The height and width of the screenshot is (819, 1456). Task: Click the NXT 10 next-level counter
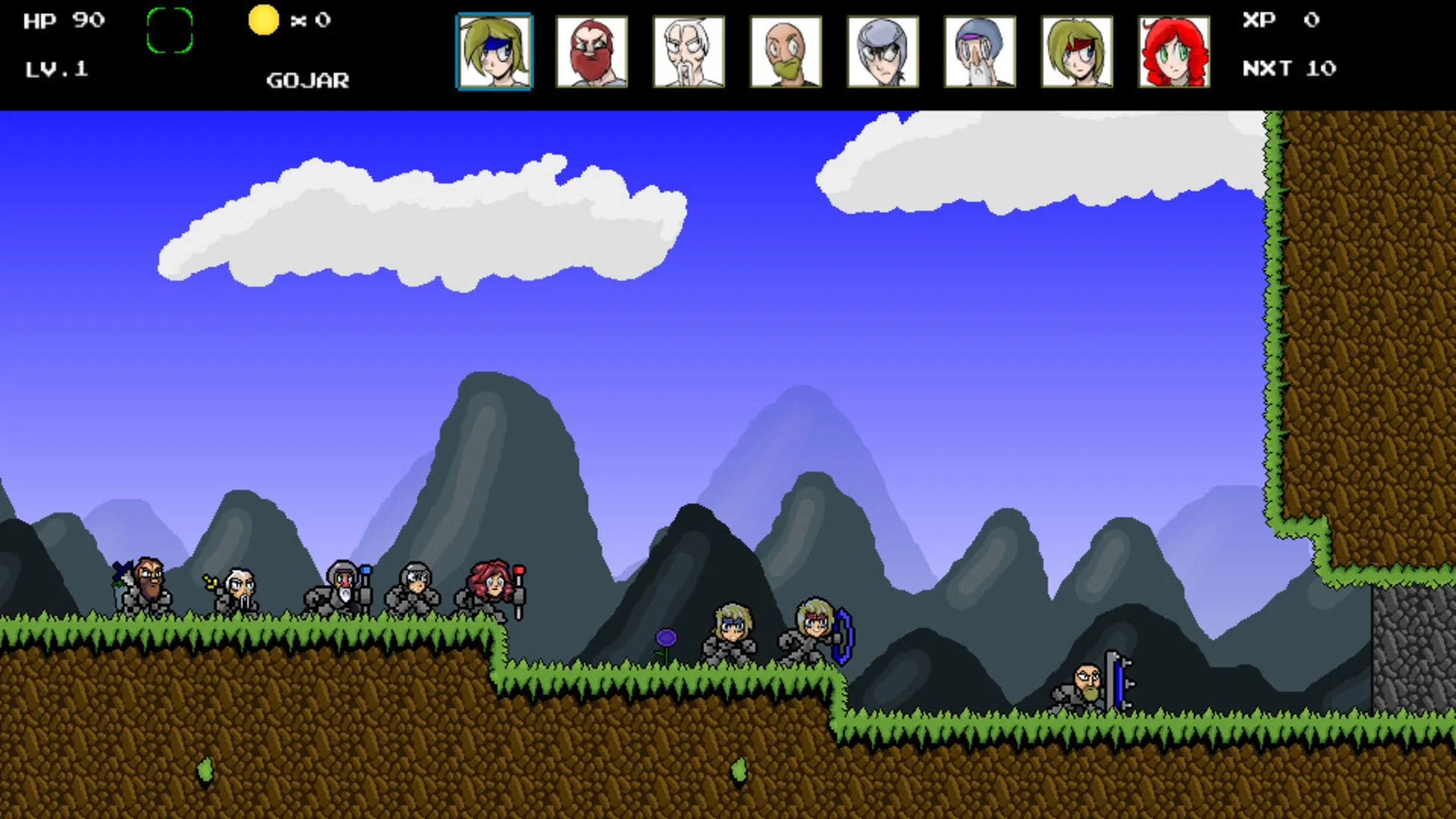tap(1289, 68)
